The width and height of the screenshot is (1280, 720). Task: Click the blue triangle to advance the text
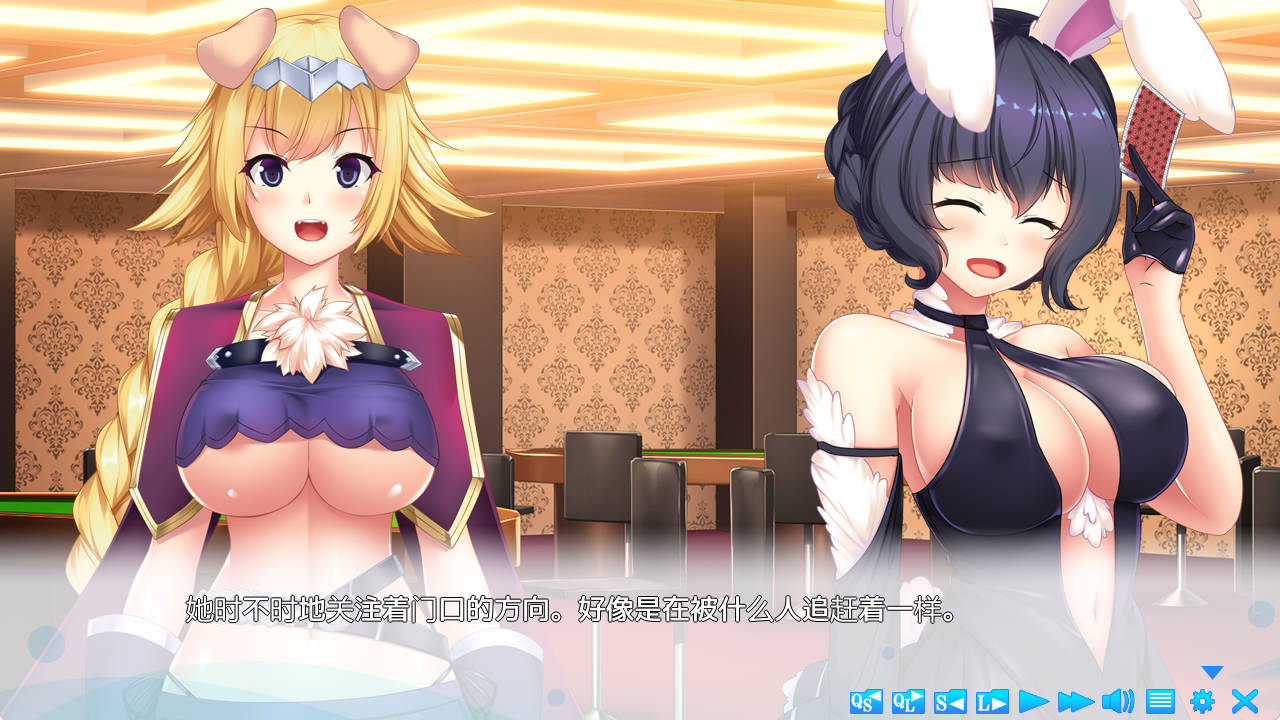[x=1210, y=672]
